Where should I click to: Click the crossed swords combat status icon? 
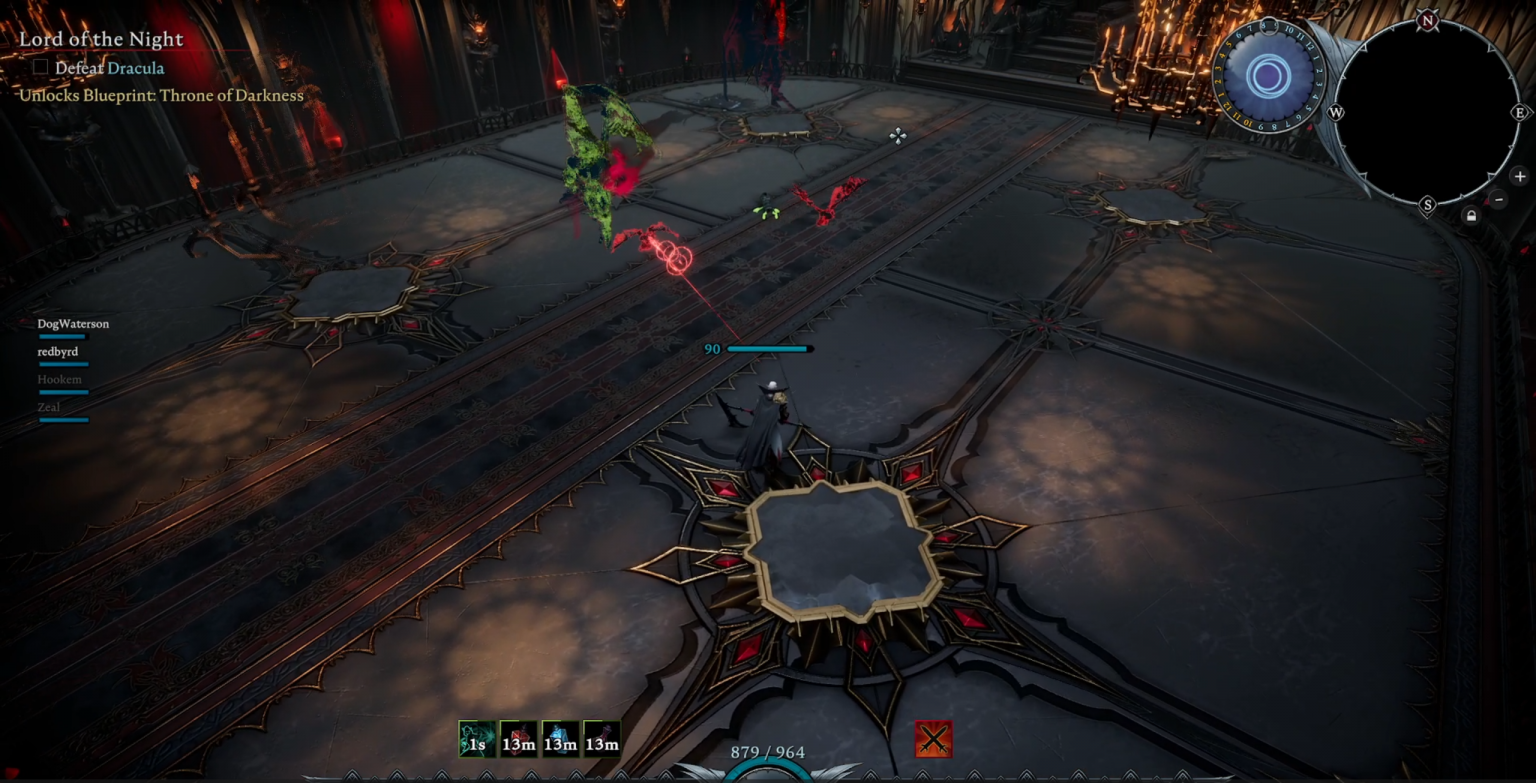point(933,740)
